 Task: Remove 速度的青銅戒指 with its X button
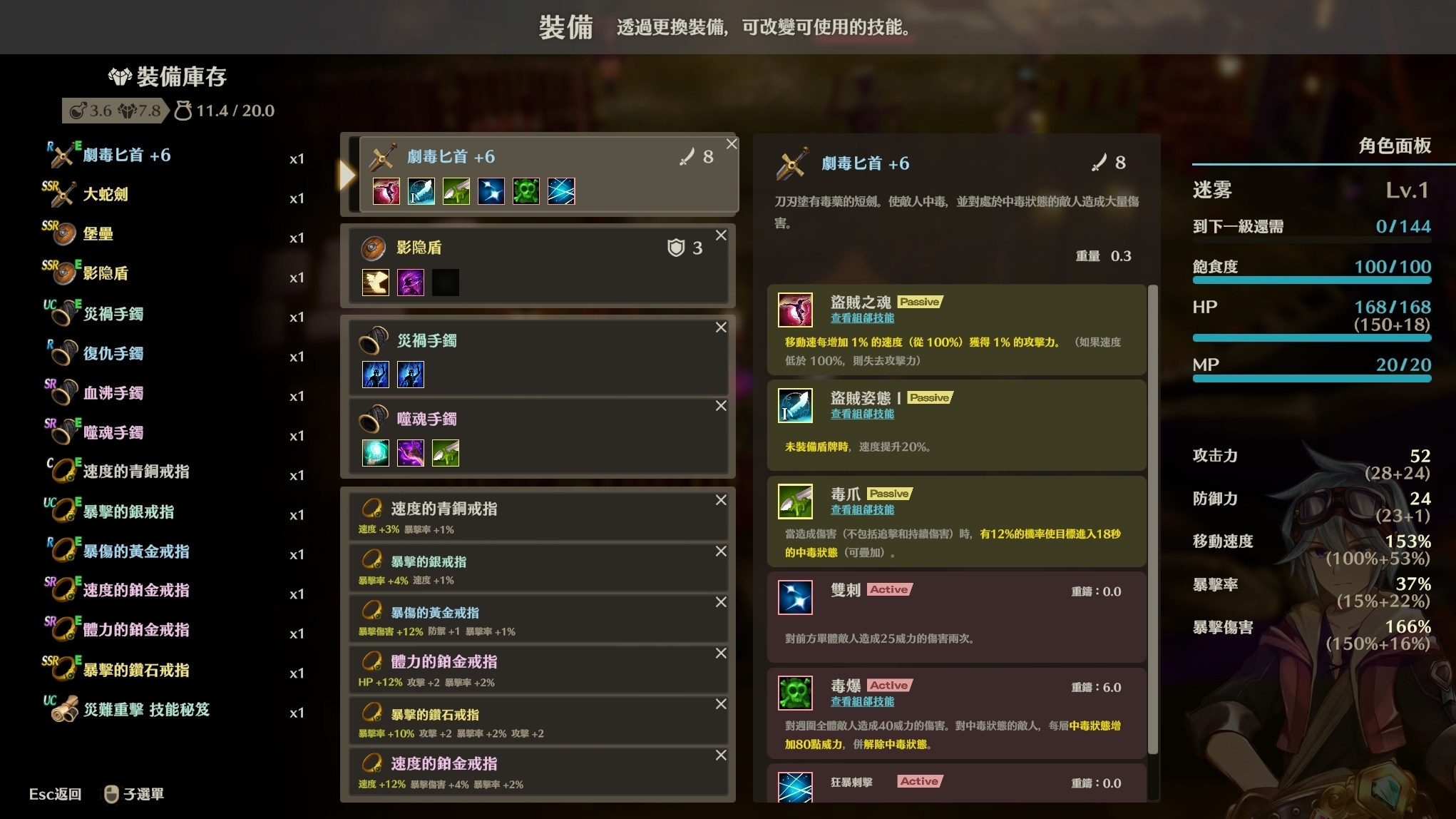pyautogui.click(x=720, y=499)
